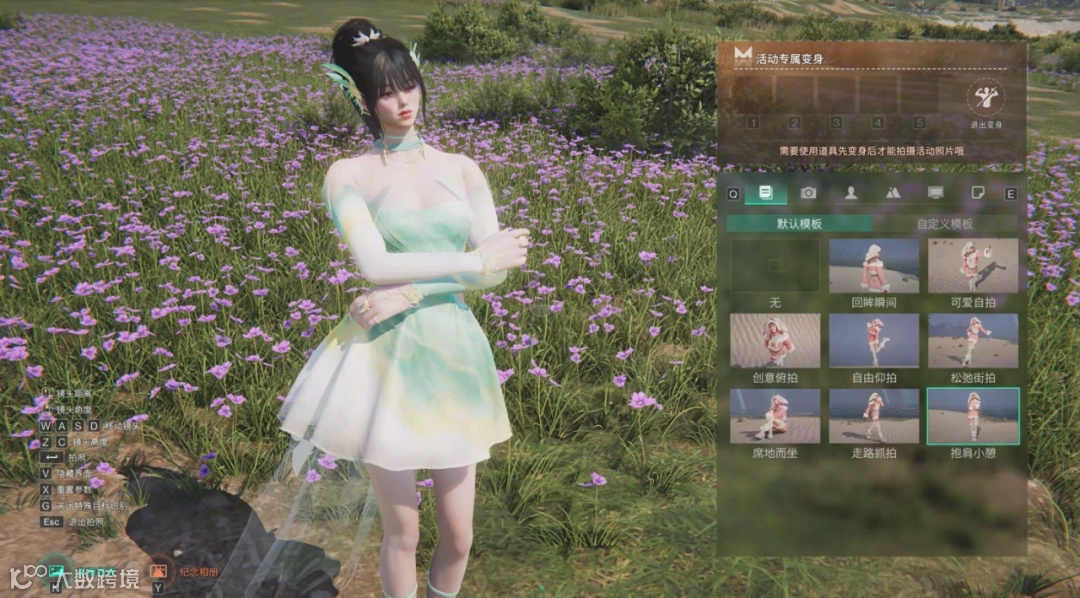Select the 回眸瞬间 pose template
Image resolution: width=1080 pixels, height=598 pixels.
pos(873,266)
